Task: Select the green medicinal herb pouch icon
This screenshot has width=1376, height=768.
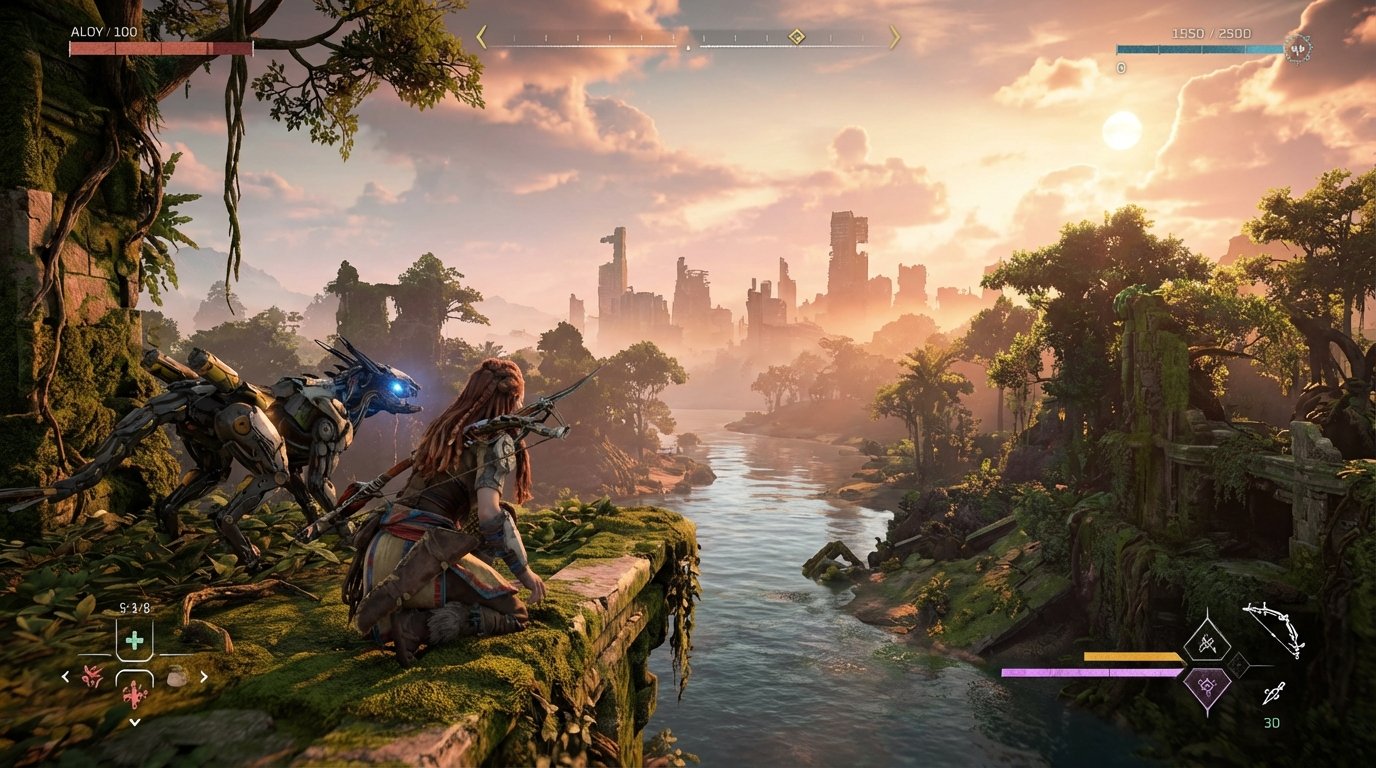Action: [x=134, y=639]
